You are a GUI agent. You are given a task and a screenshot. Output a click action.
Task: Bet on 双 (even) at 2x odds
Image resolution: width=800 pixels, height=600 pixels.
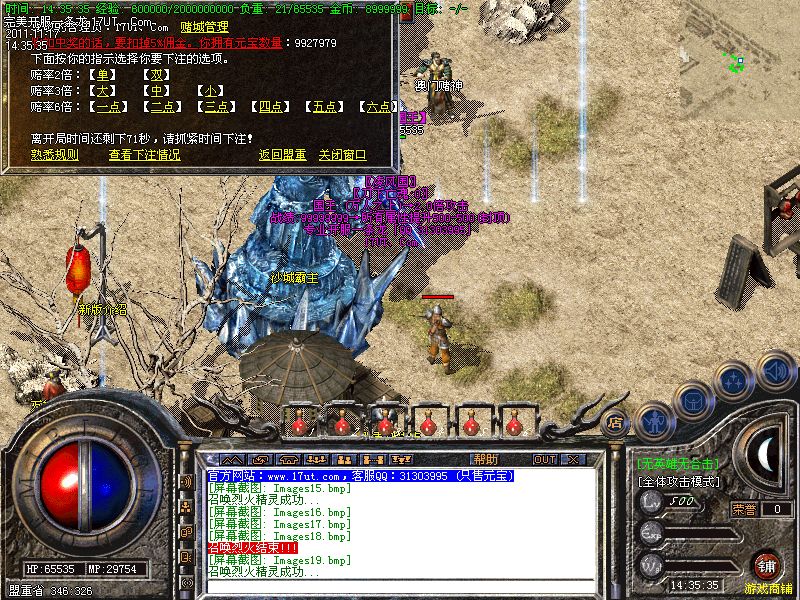[154, 75]
